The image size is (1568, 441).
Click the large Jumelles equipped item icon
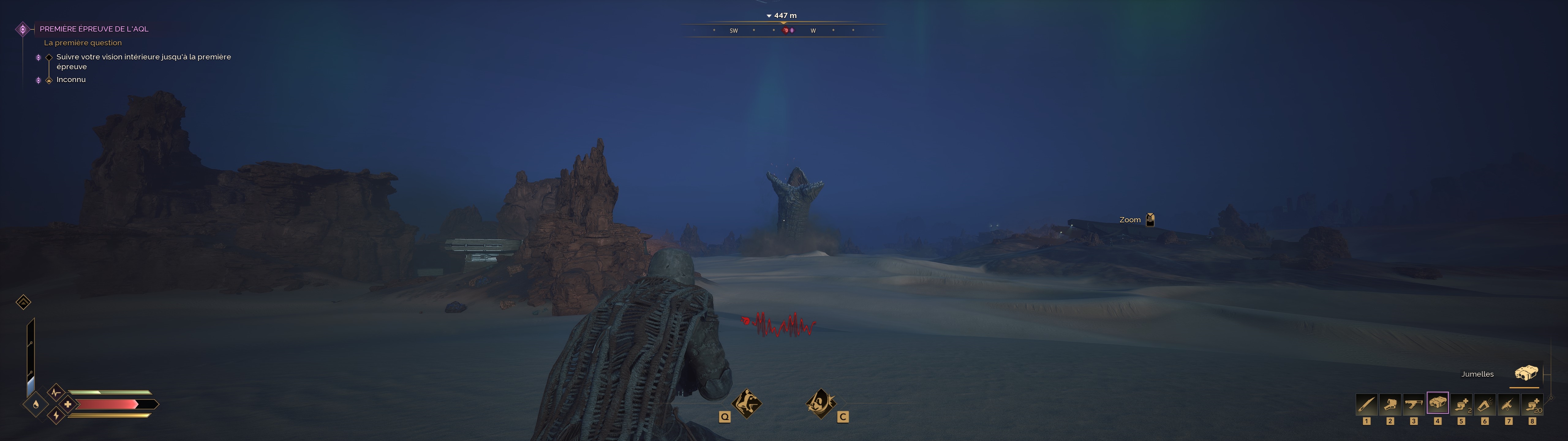1526,373
